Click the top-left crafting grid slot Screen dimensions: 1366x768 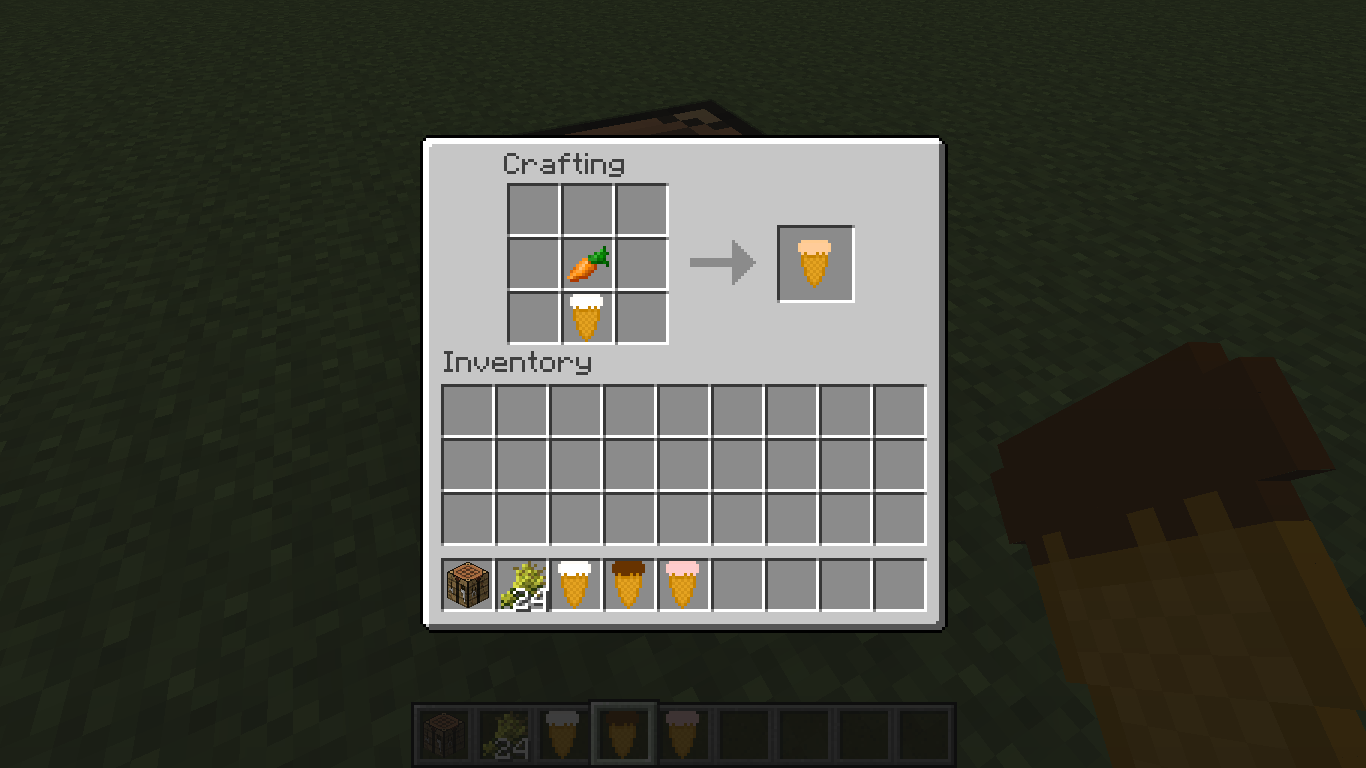click(535, 211)
